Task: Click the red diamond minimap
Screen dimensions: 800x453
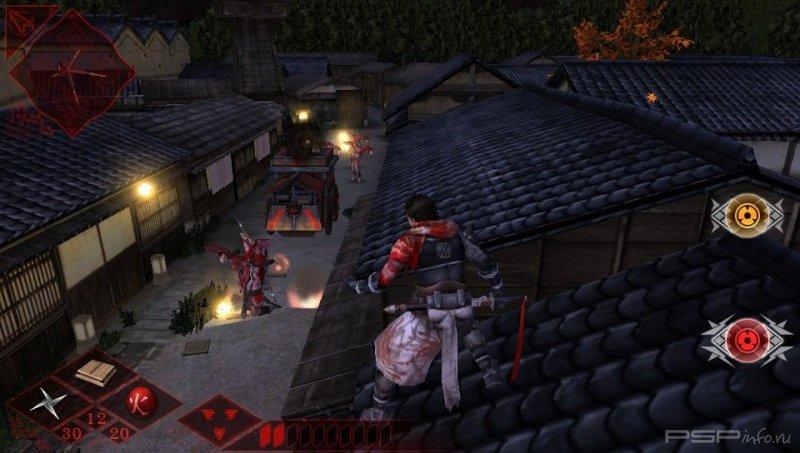Action: coord(70,70)
